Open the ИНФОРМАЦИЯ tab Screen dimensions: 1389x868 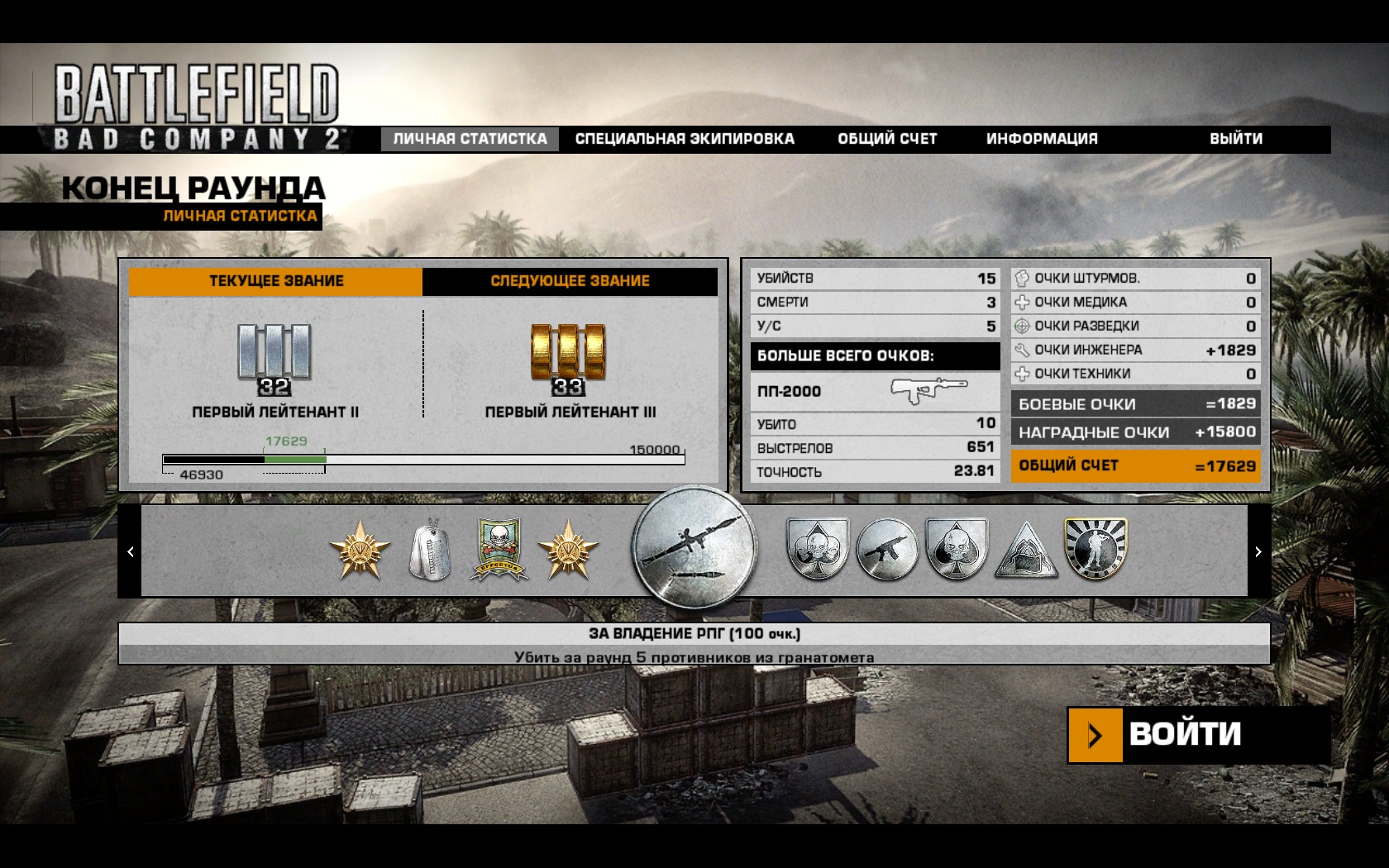point(1042,139)
